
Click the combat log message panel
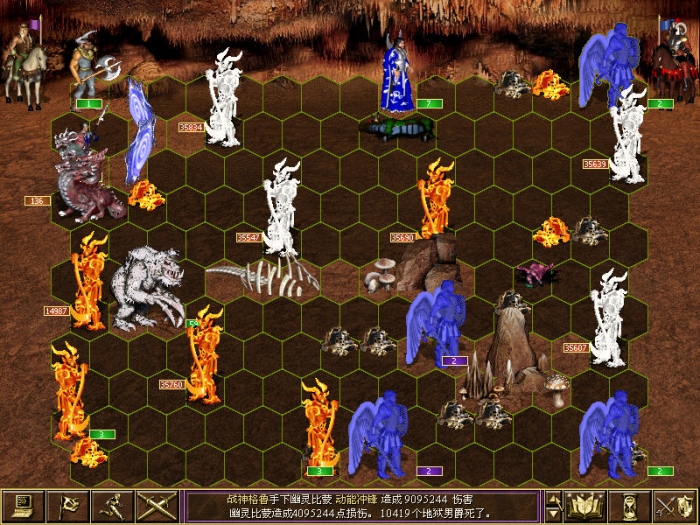362,506
